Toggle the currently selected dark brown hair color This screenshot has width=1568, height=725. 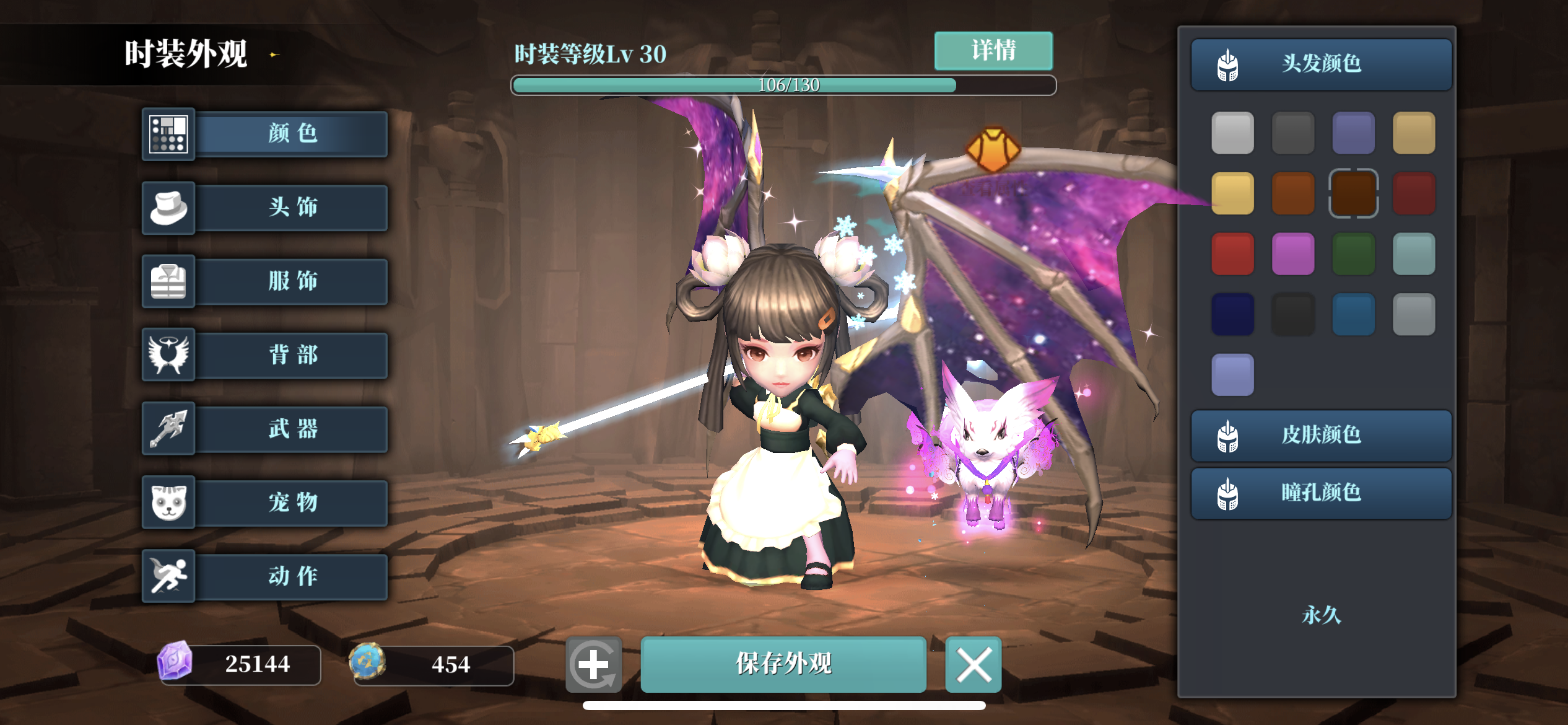click(1353, 193)
